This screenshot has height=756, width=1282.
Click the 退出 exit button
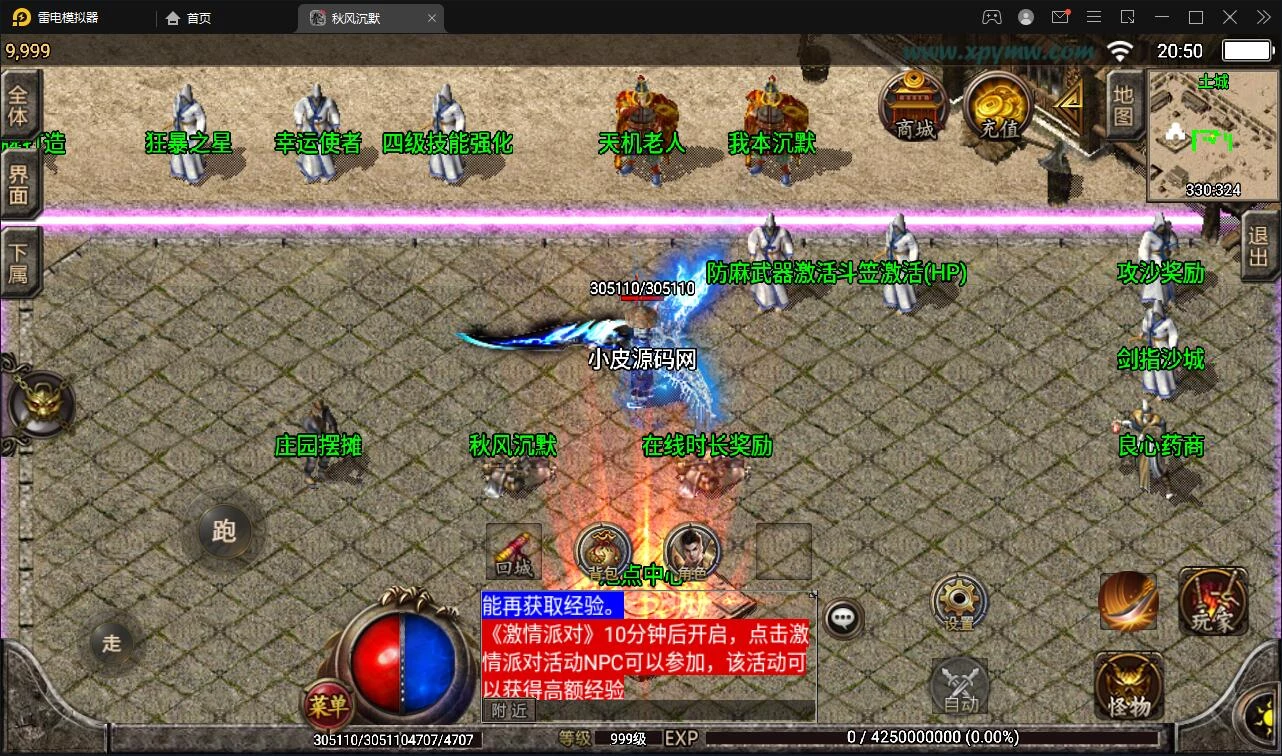tap(1259, 246)
